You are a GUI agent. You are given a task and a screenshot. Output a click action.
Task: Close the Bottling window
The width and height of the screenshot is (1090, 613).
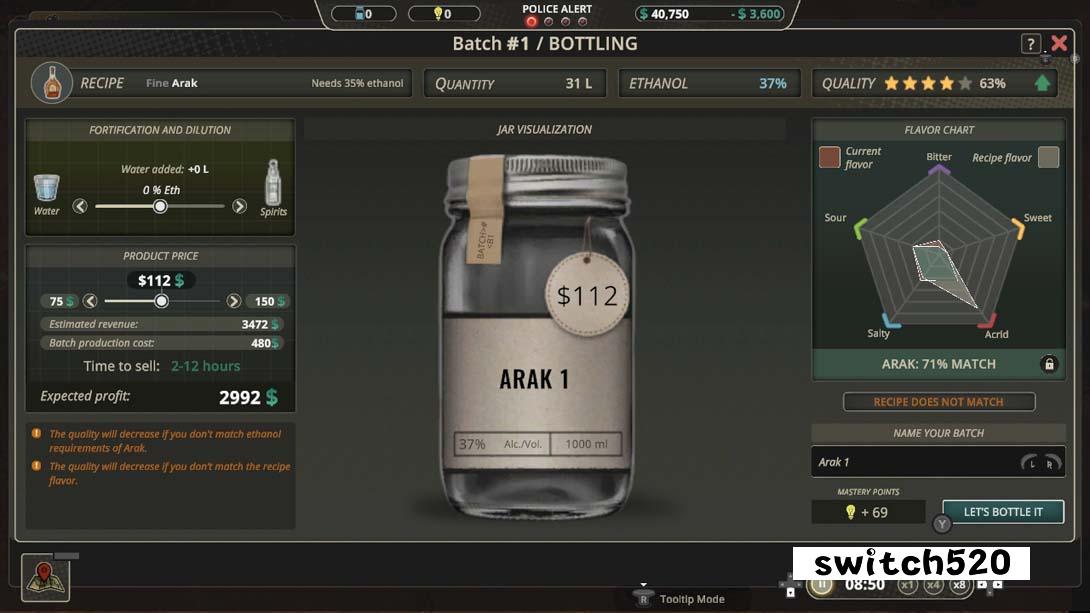[x=1059, y=43]
